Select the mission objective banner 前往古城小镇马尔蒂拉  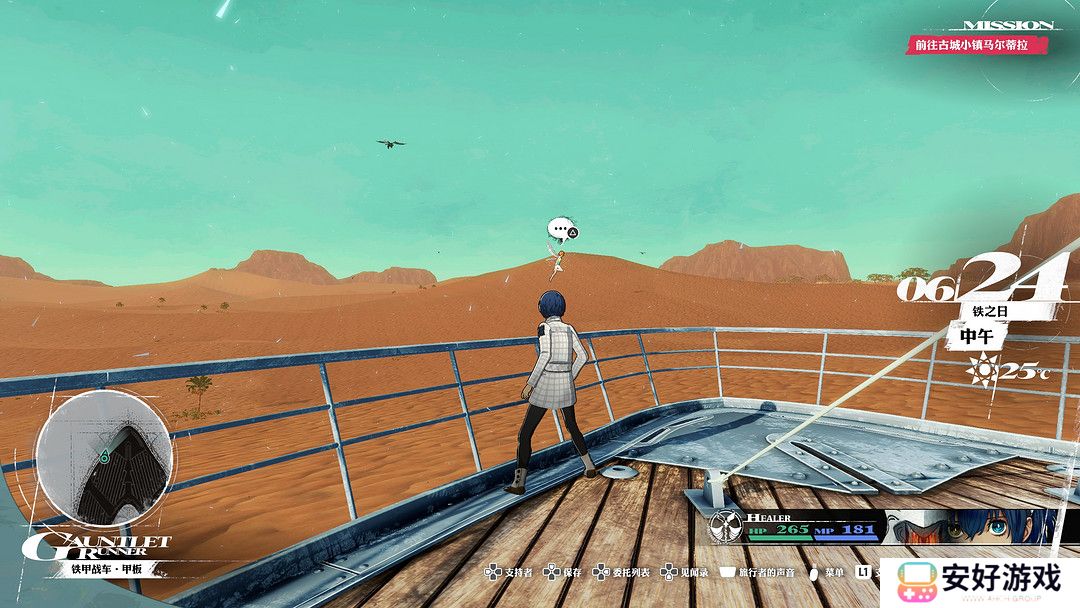click(977, 45)
